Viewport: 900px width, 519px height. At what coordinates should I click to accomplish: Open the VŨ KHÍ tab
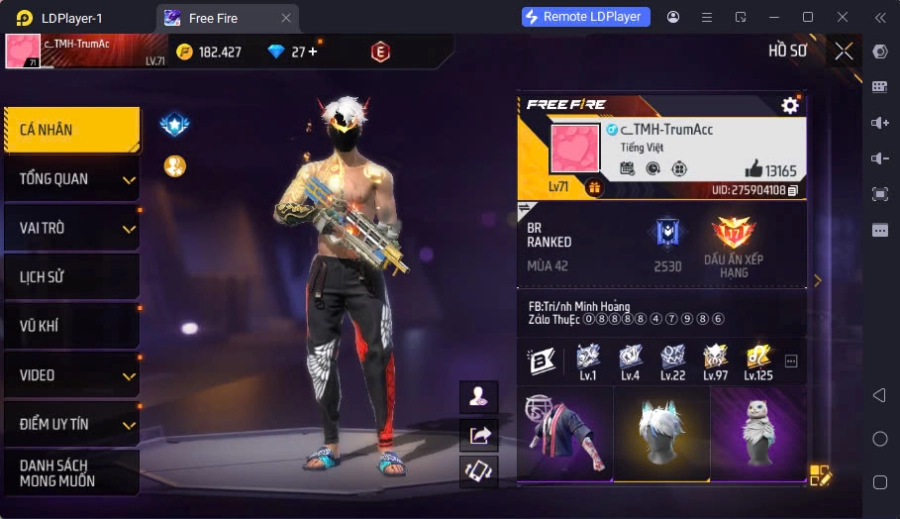pyautogui.click(x=70, y=326)
